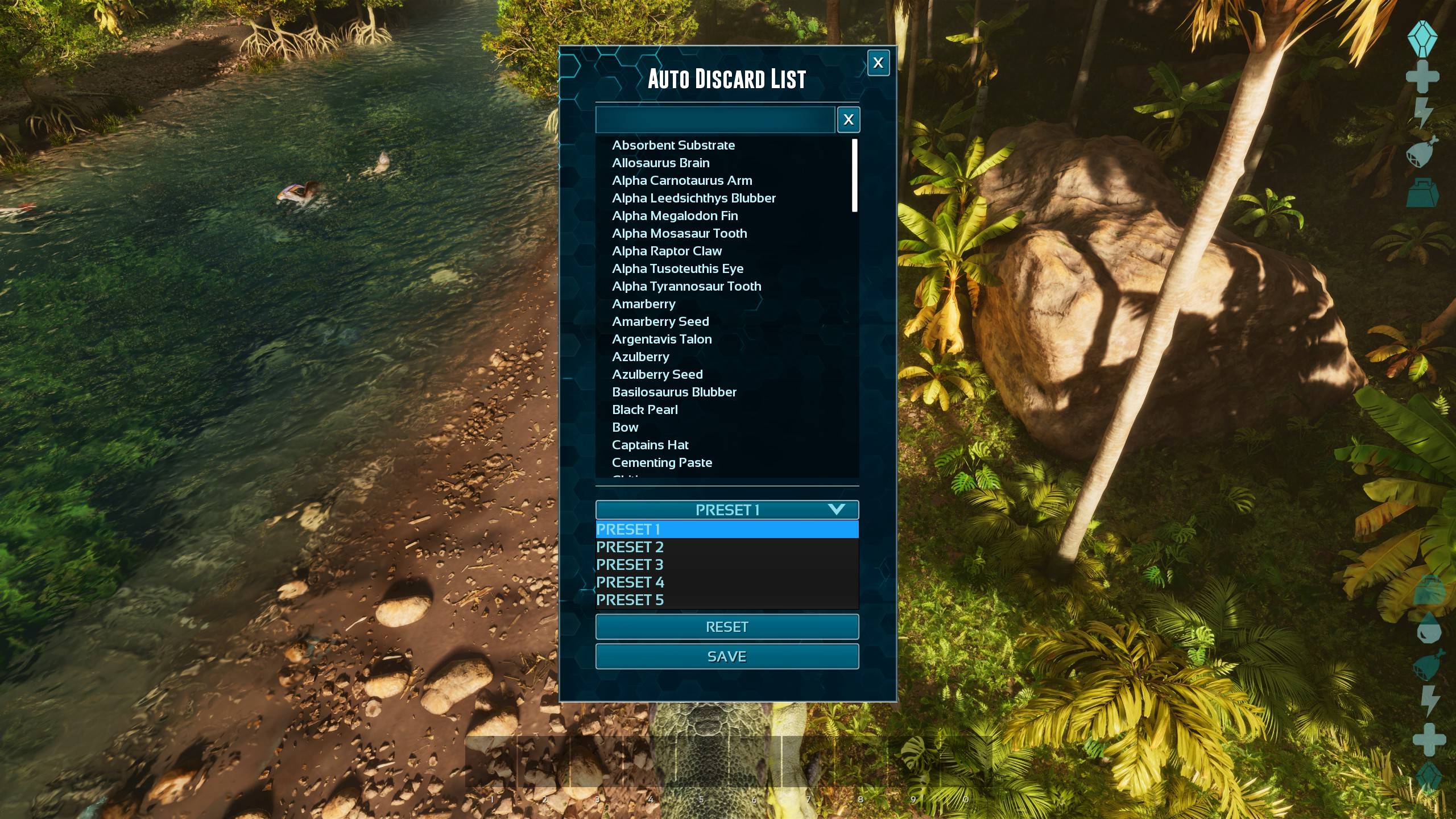Select the Argentavis Talon row

(661, 339)
